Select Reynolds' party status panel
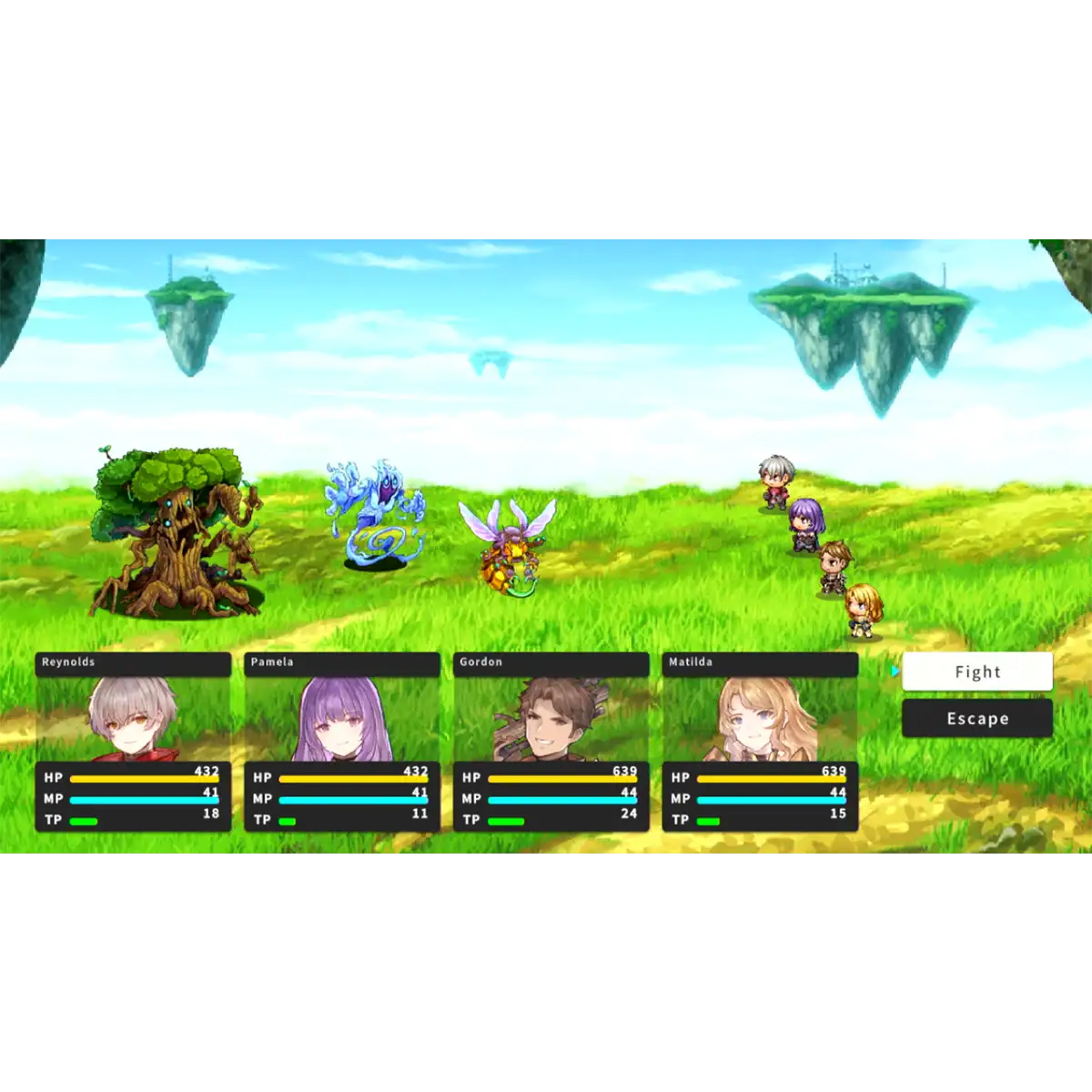Viewport: 1092px width, 1092px height. coord(133,742)
